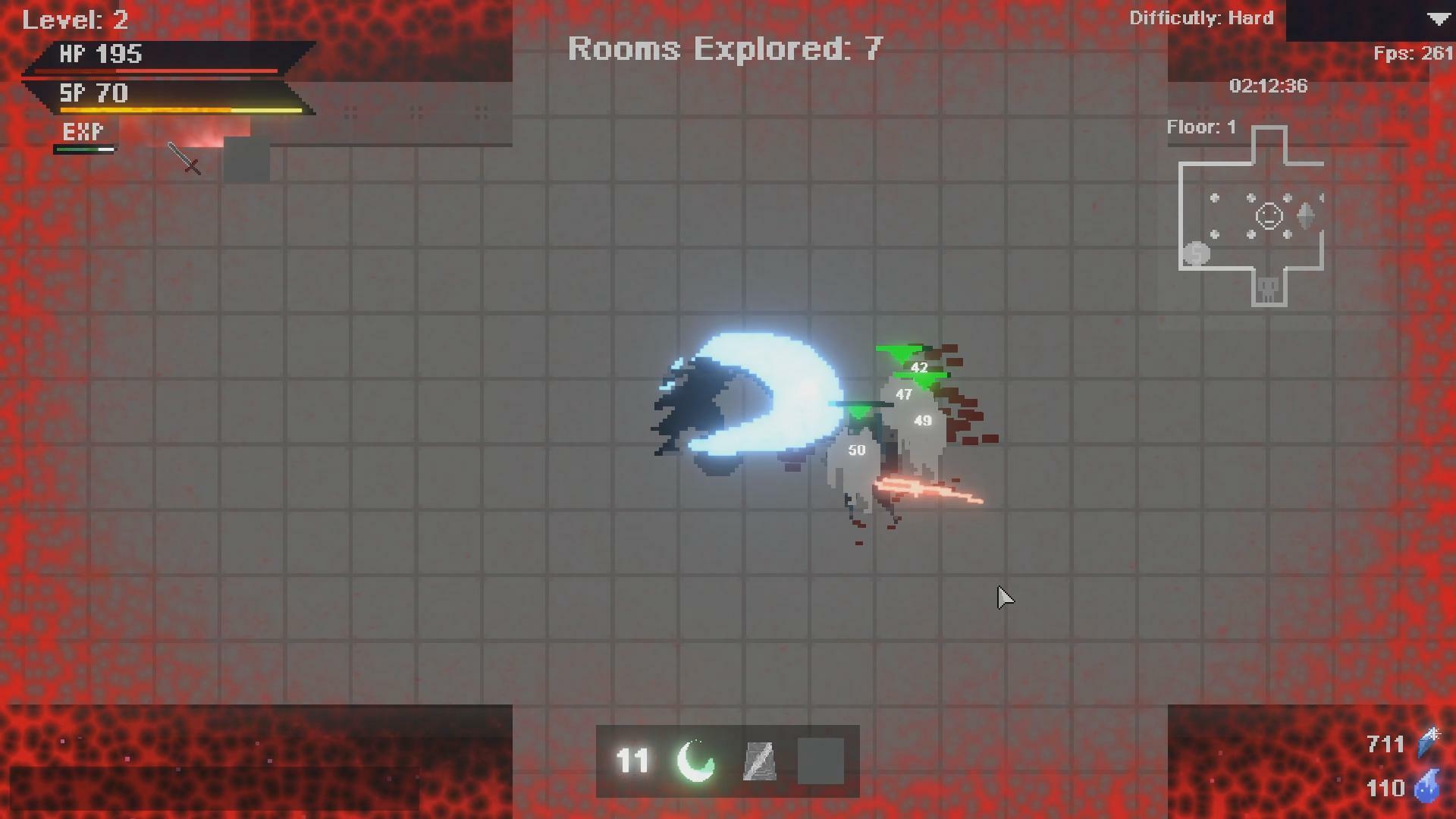The height and width of the screenshot is (819, 1456).
Task: Select the green crescent moon weapon in hotbar
Action: (x=694, y=761)
